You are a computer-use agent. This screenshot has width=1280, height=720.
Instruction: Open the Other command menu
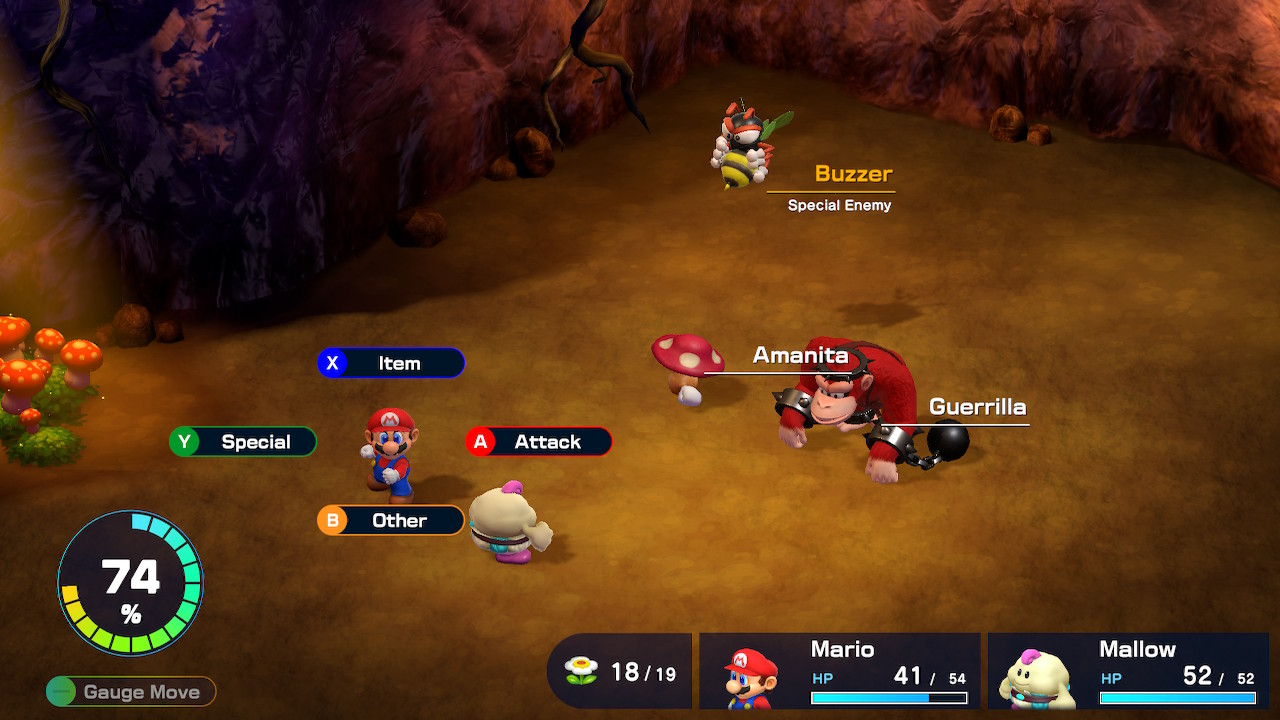(x=398, y=520)
